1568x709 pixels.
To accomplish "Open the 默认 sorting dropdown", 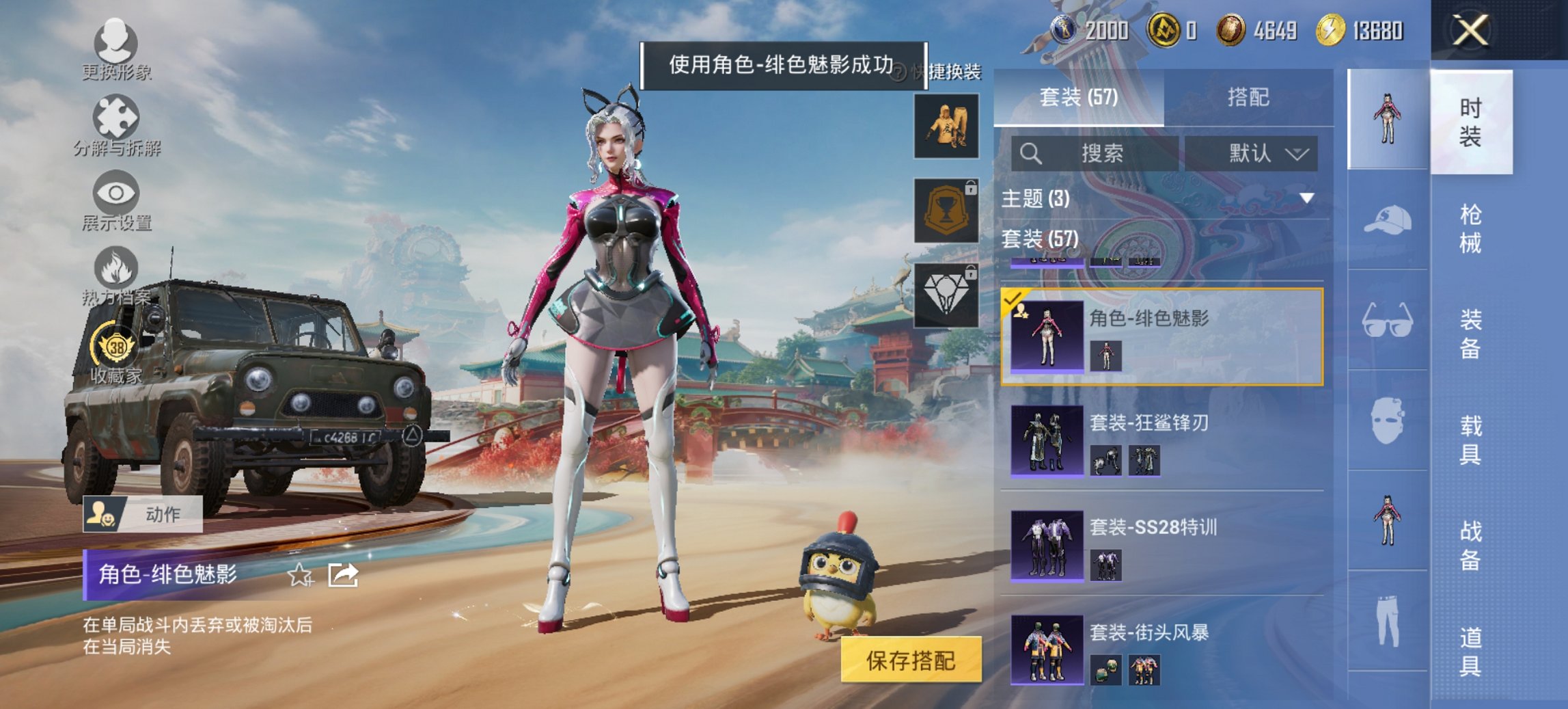I will point(1259,153).
